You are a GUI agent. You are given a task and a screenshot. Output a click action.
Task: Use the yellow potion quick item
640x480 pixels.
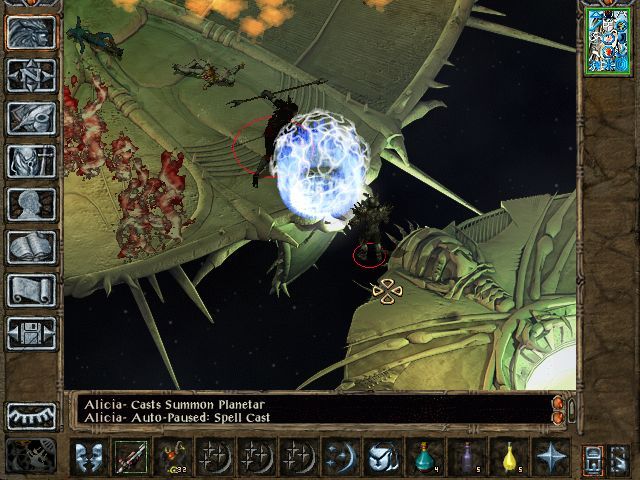[x=508, y=457]
